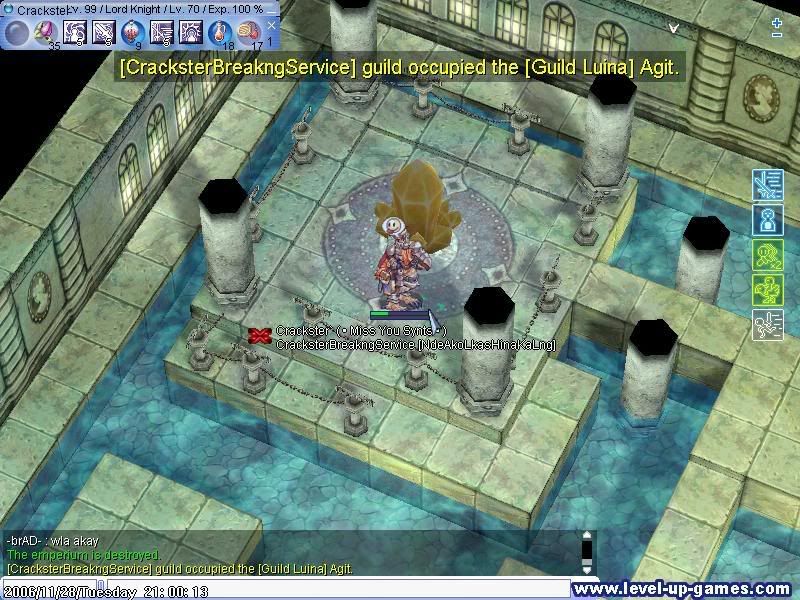800x600 pixels.
Task: Click the chat log scrollbar
Action: click(588, 551)
